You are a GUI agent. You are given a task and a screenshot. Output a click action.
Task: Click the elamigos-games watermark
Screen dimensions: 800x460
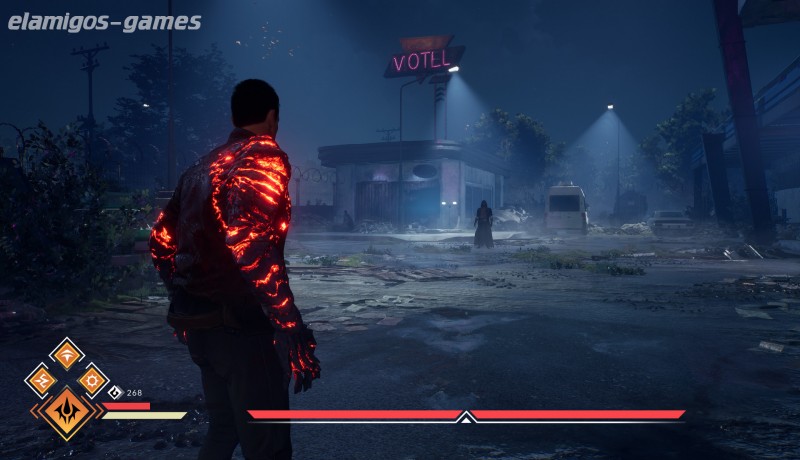point(105,22)
